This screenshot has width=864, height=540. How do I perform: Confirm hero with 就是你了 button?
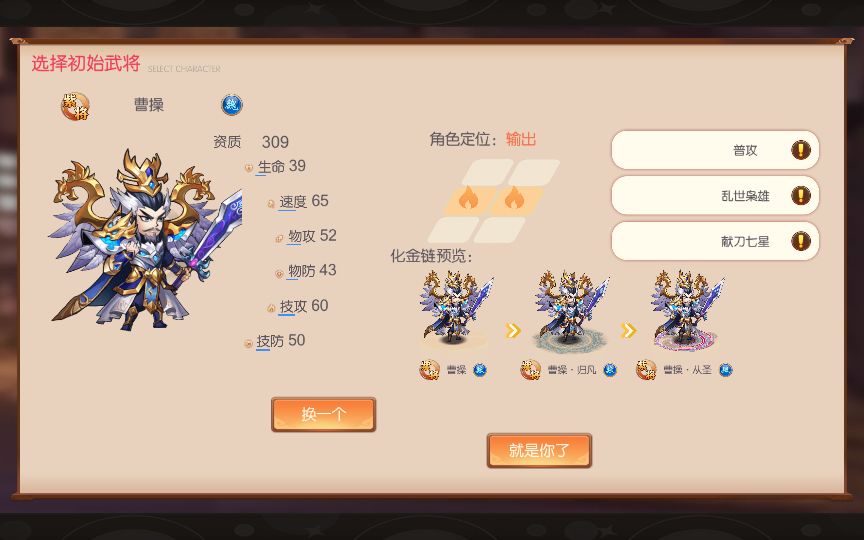click(x=539, y=450)
